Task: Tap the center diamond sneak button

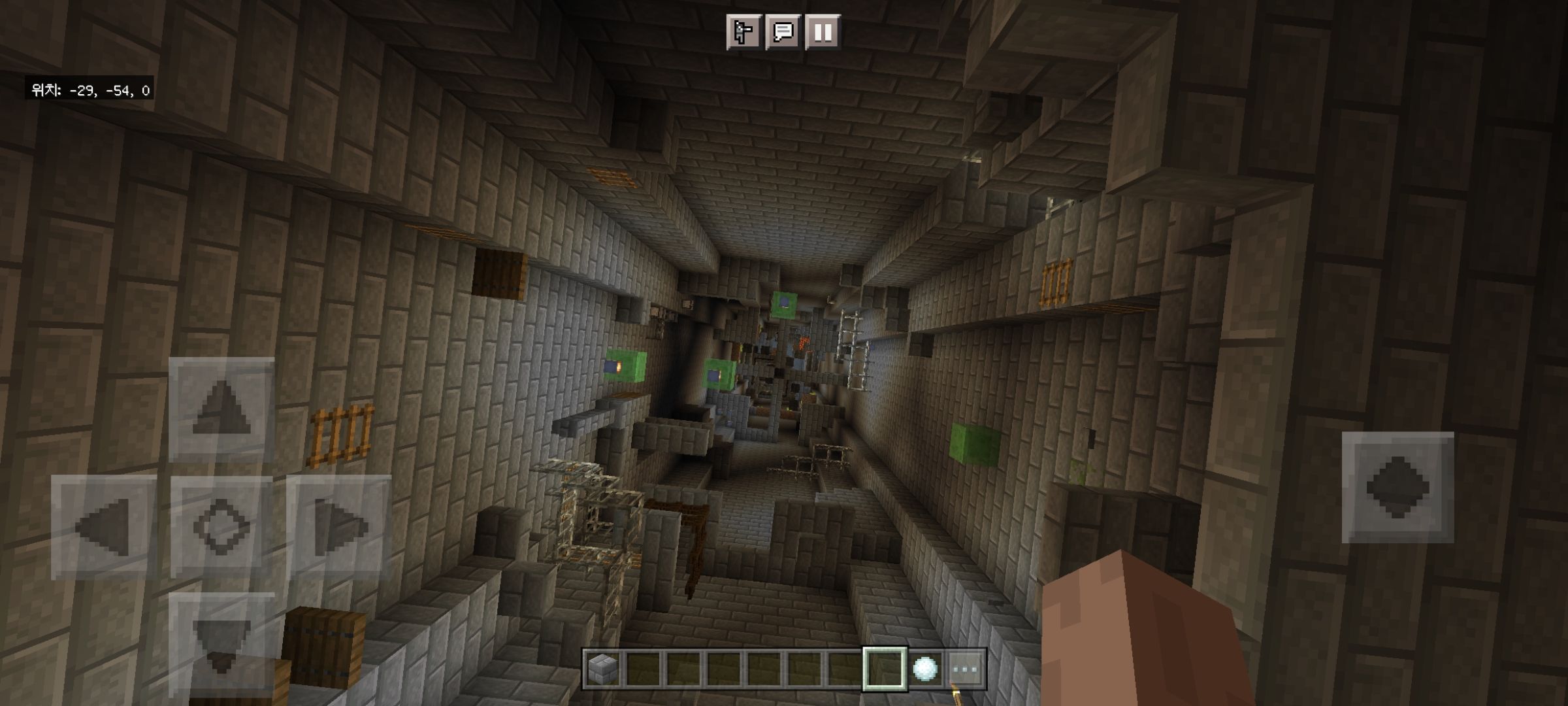Action: click(x=221, y=526)
